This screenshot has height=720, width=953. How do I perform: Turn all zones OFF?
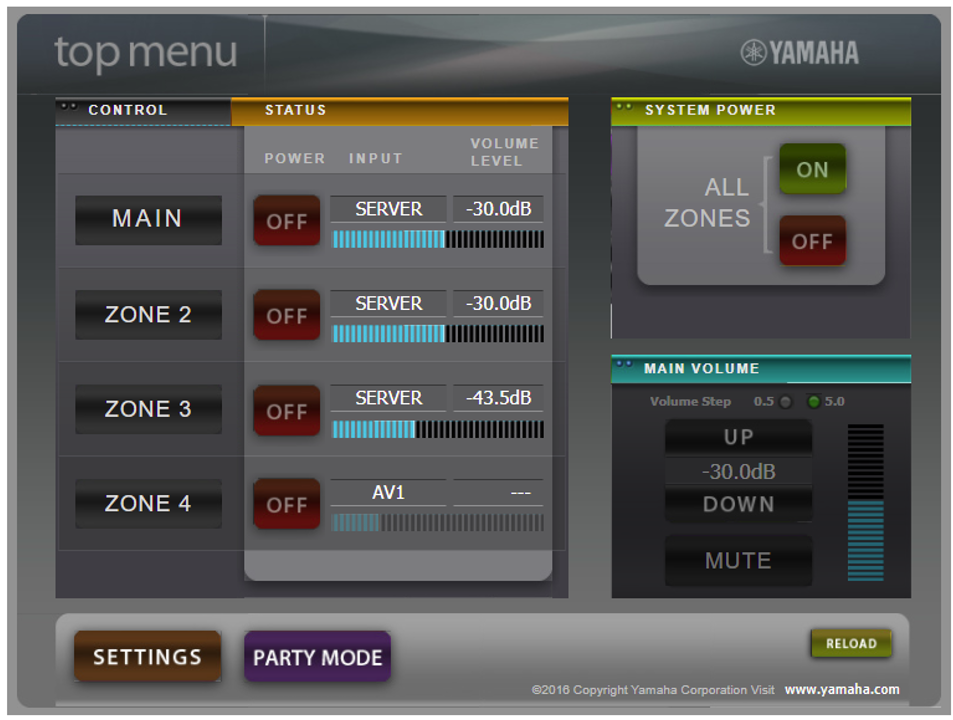coord(812,241)
